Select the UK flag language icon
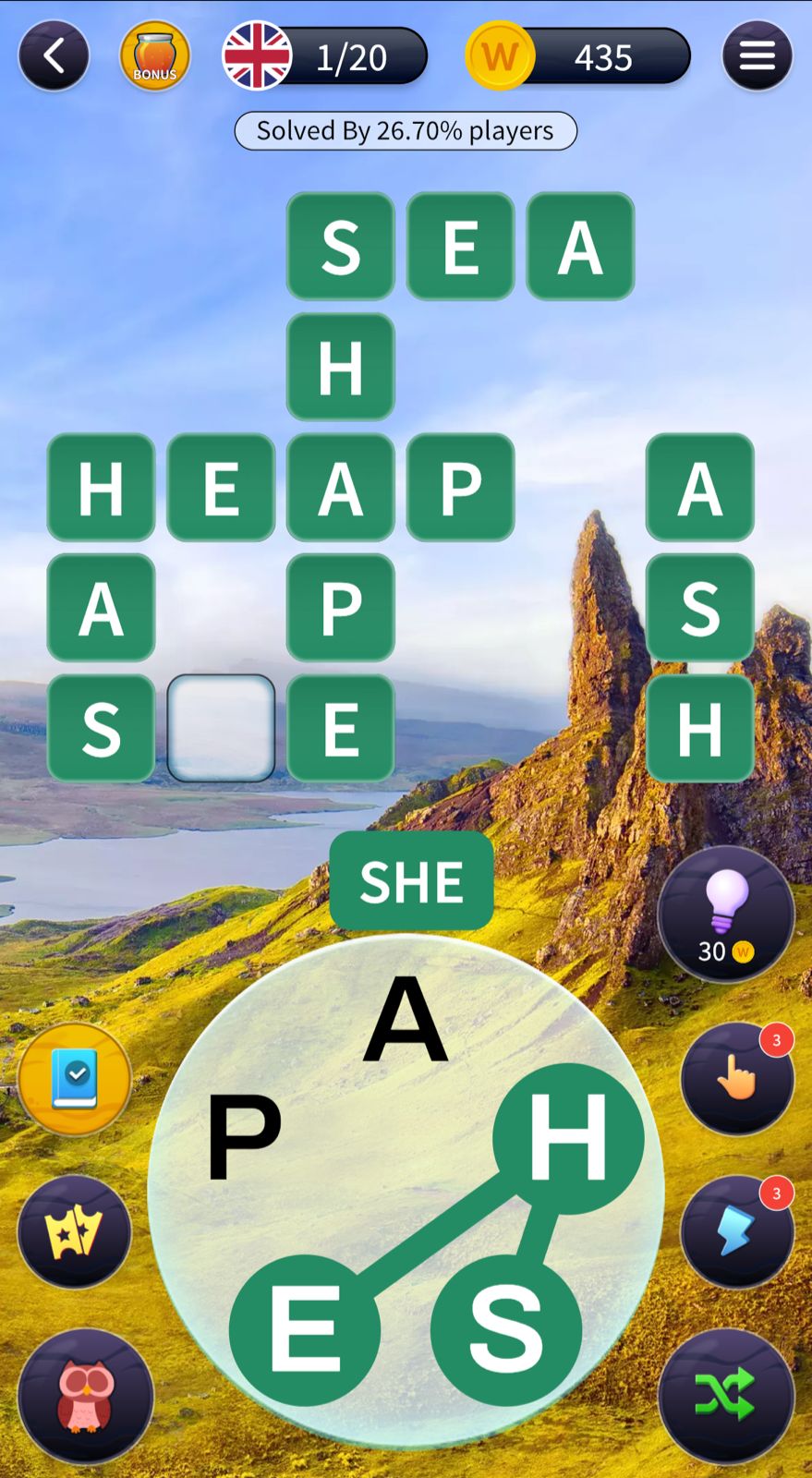Image resolution: width=812 pixels, height=1478 pixels. 257,56
